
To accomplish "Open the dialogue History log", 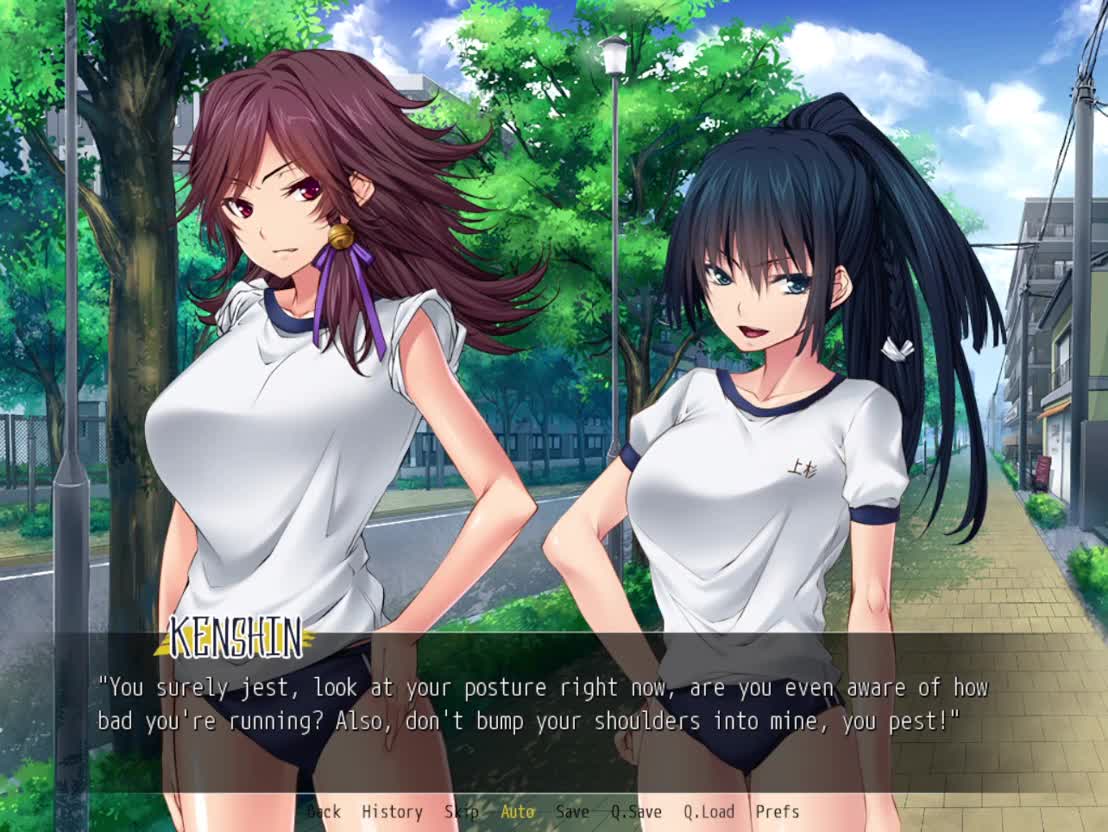I will (392, 812).
